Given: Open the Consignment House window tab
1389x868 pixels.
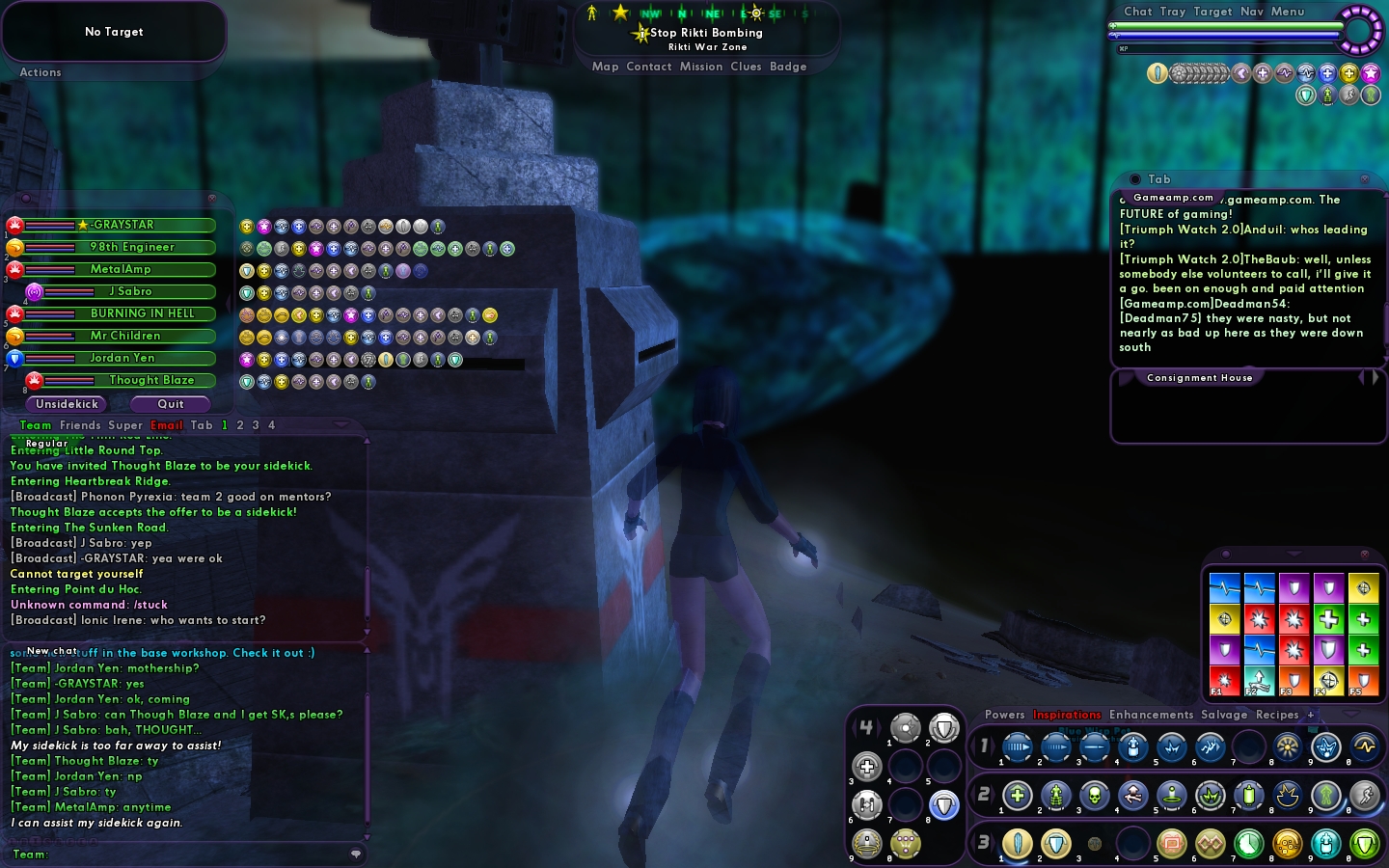Looking at the screenshot, I should (1199, 378).
